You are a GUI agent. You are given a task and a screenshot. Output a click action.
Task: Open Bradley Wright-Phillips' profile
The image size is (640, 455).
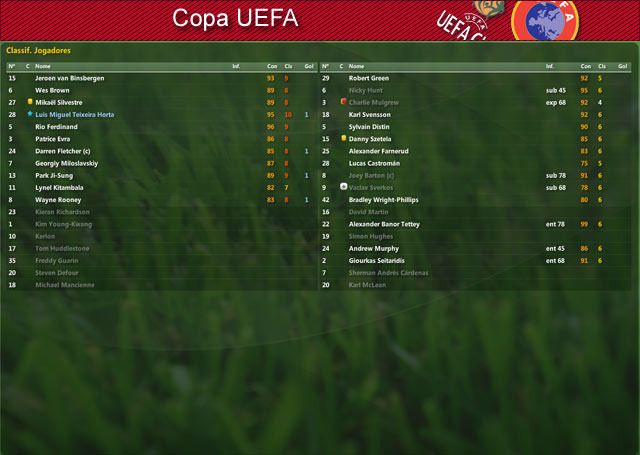(384, 200)
